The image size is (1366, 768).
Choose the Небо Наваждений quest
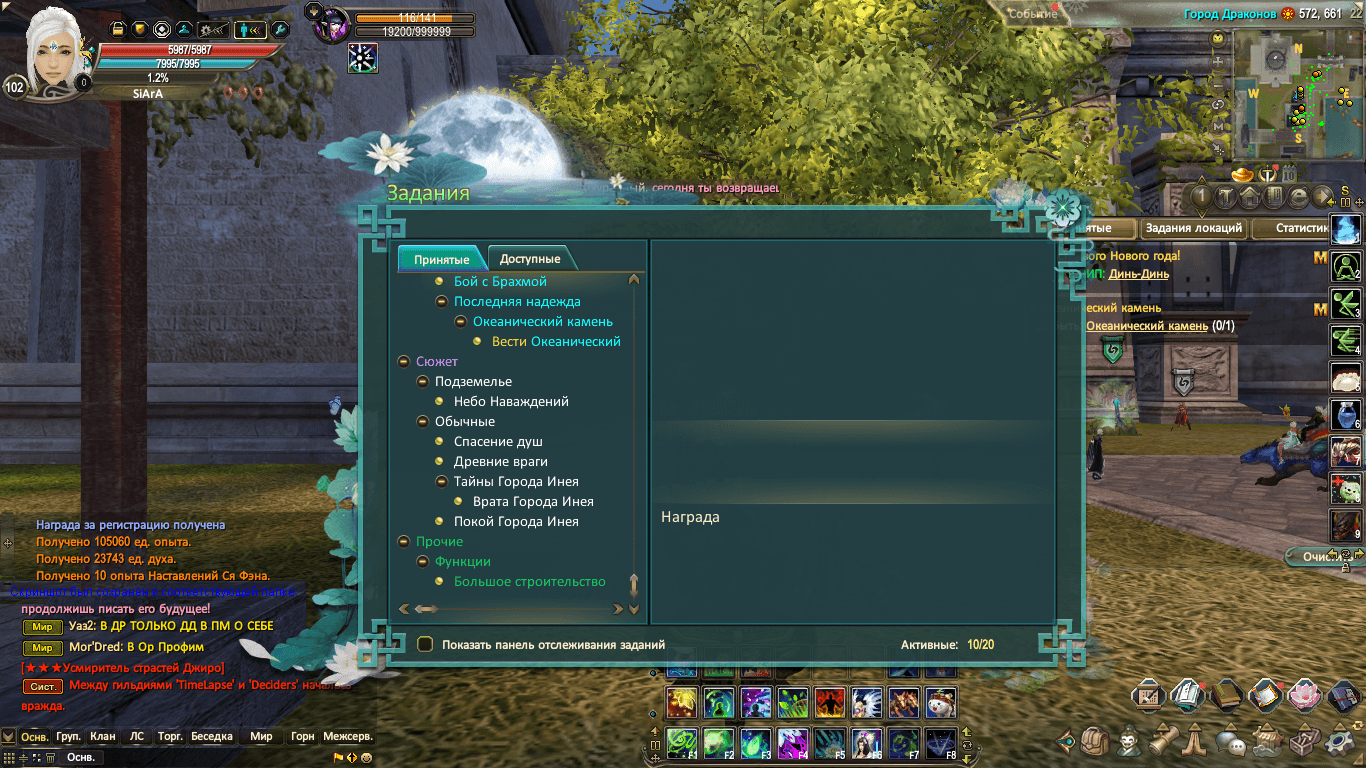pyautogui.click(x=511, y=401)
